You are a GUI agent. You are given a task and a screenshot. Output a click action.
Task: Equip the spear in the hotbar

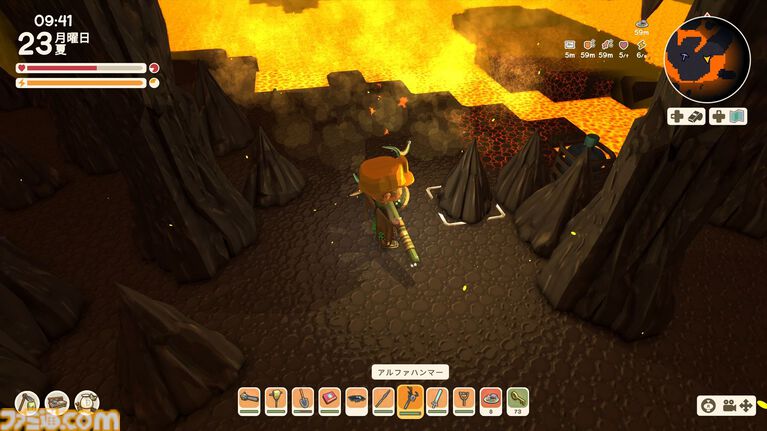[x=383, y=401]
